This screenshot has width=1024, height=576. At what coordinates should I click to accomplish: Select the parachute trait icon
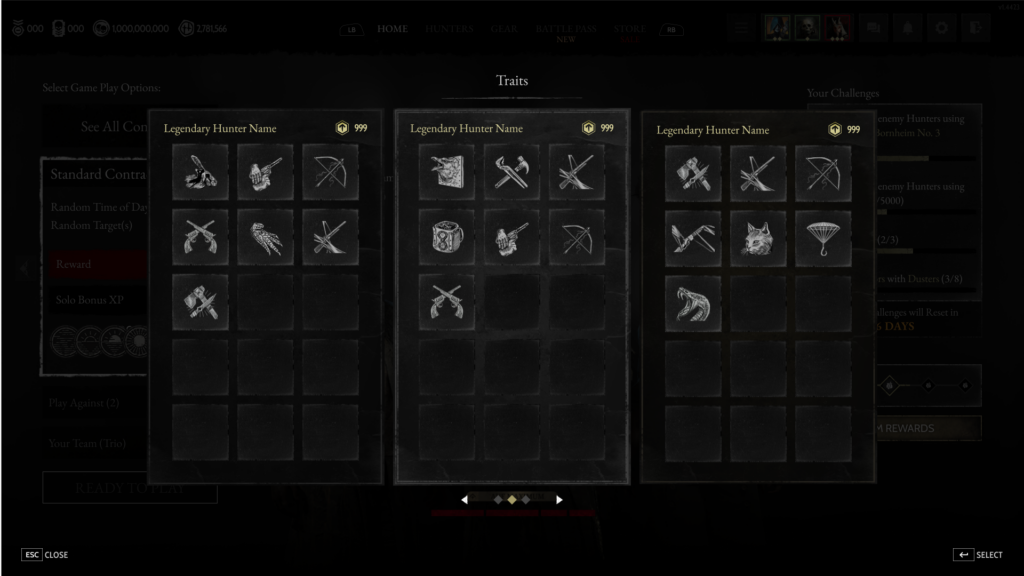coord(823,237)
